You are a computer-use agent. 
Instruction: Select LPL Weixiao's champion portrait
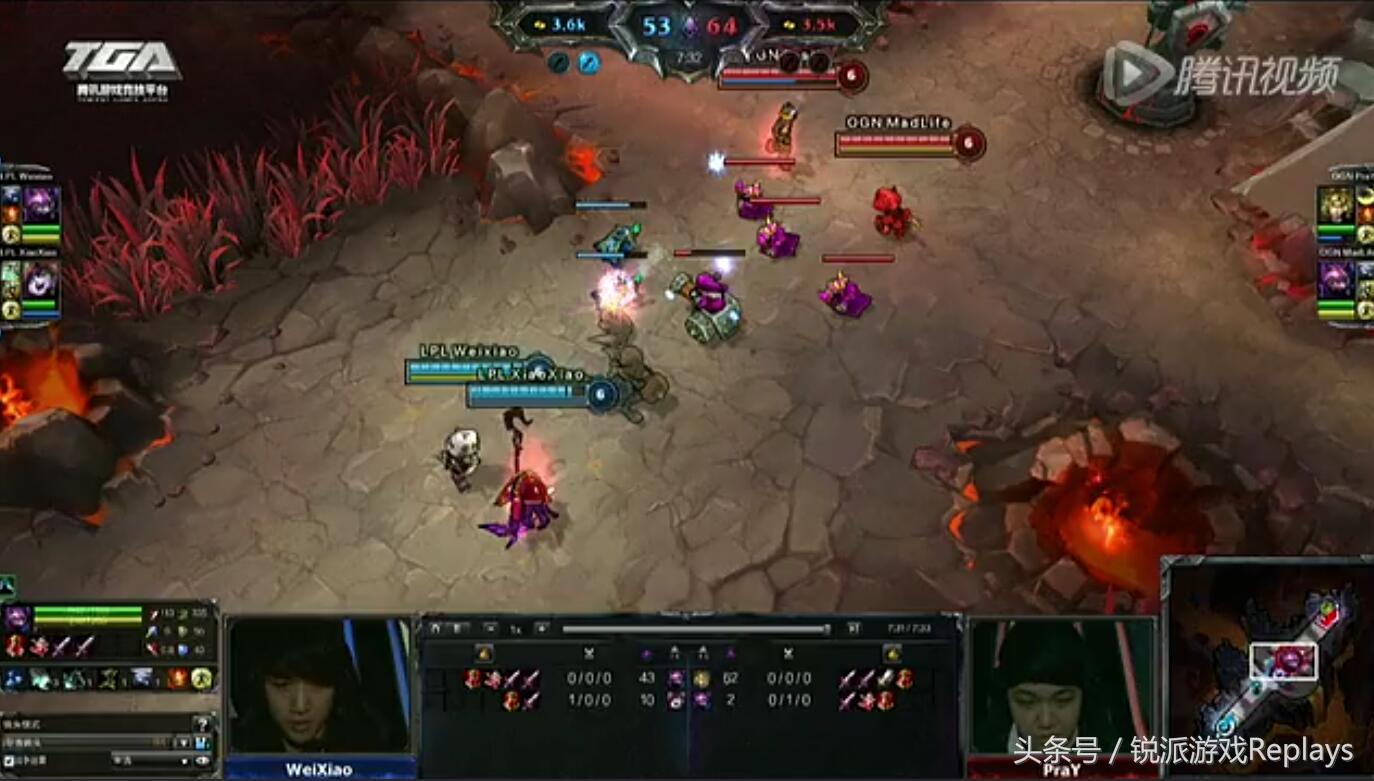tap(41, 205)
